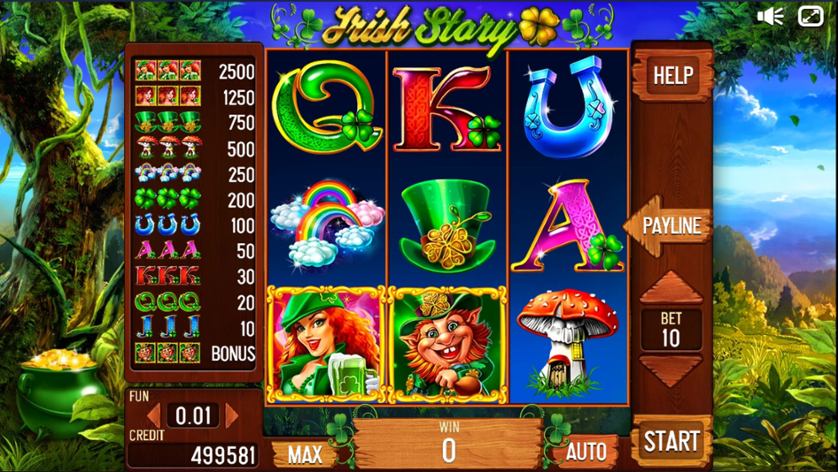Raise coin value with right arrow
Image resolution: width=838 pixels, height=472 pixels.
pos(232,415)
